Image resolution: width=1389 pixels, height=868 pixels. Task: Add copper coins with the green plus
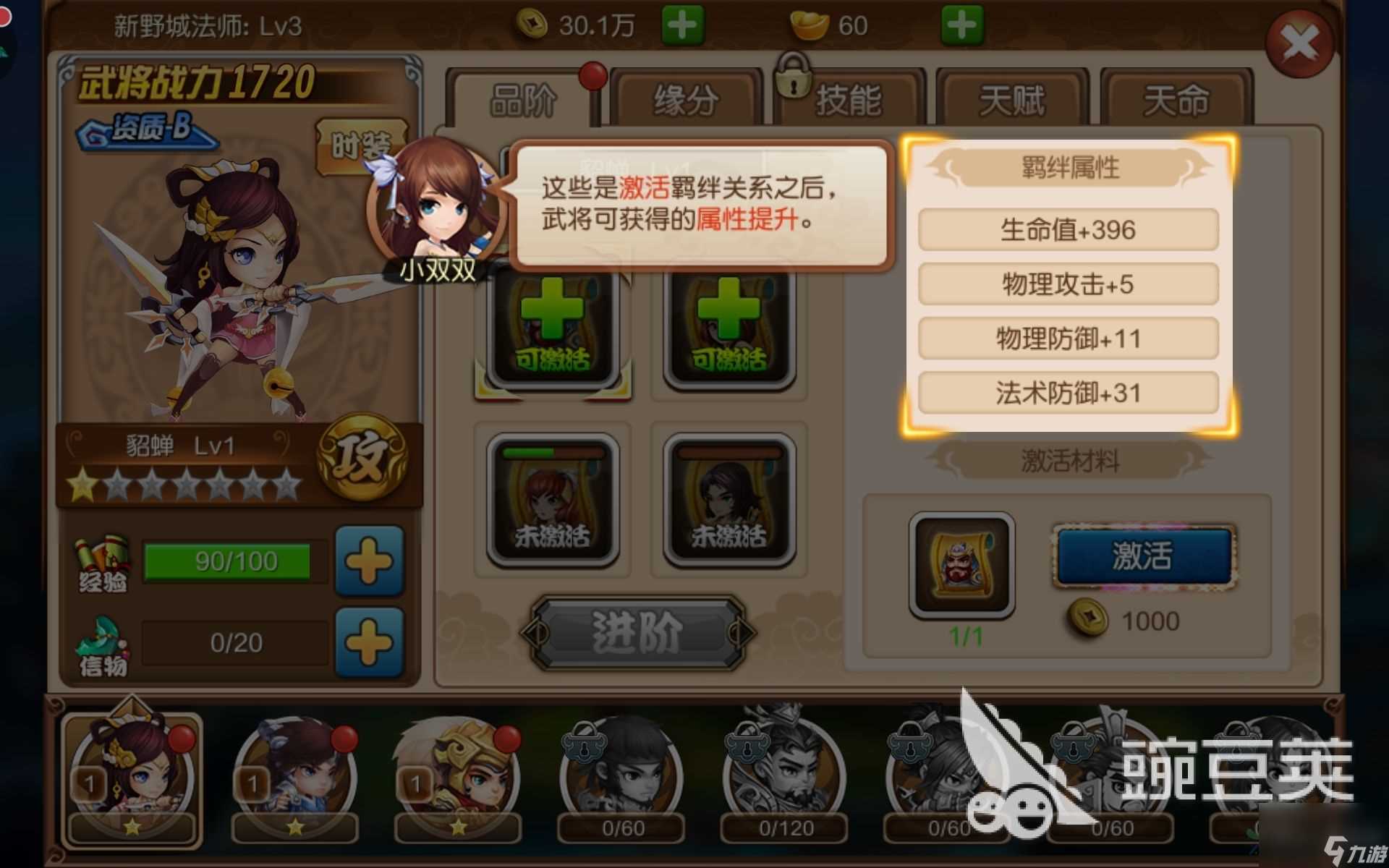point(681,24)
